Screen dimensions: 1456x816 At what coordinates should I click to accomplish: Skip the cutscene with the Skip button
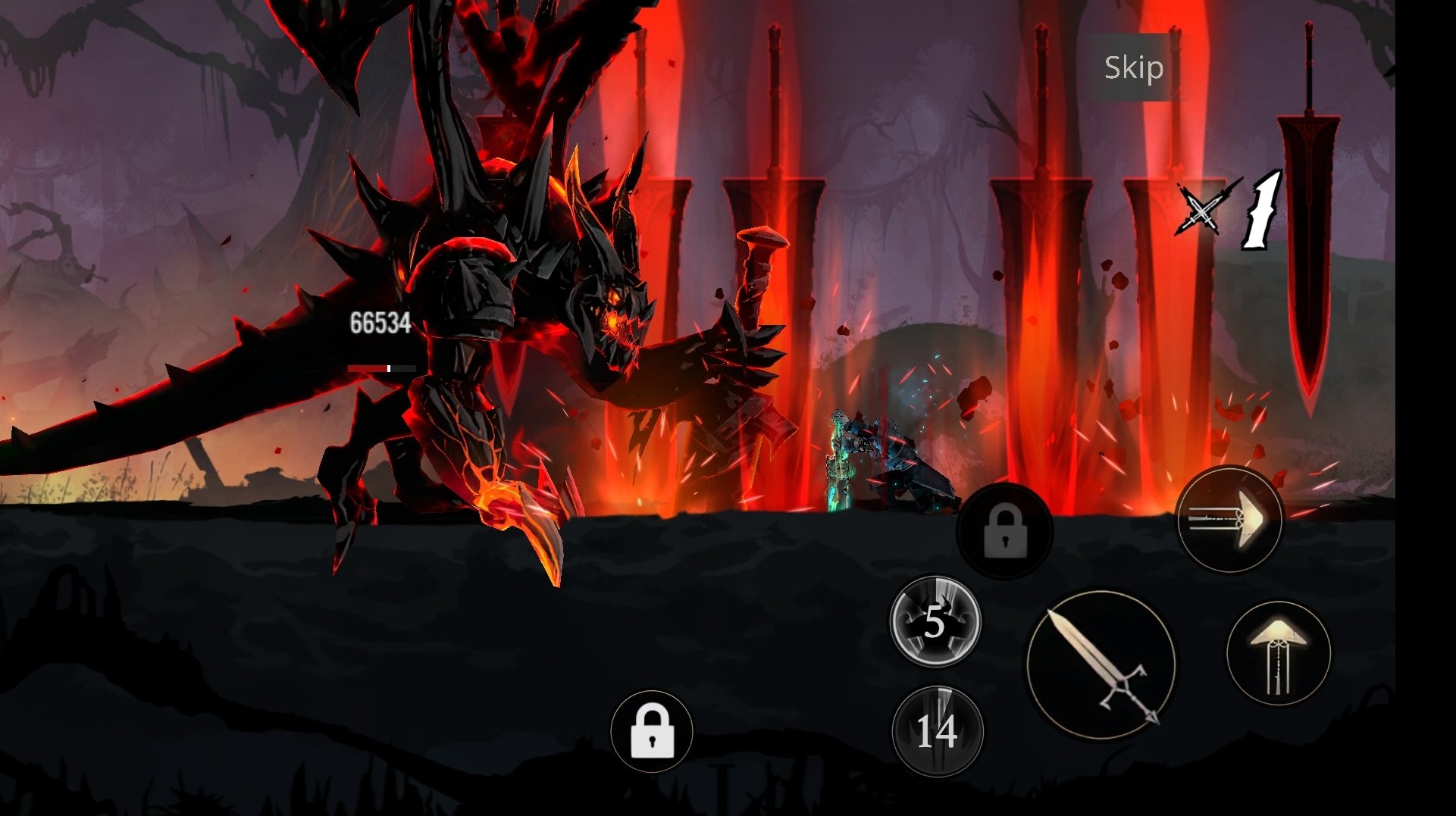(x=1133, y=67)
